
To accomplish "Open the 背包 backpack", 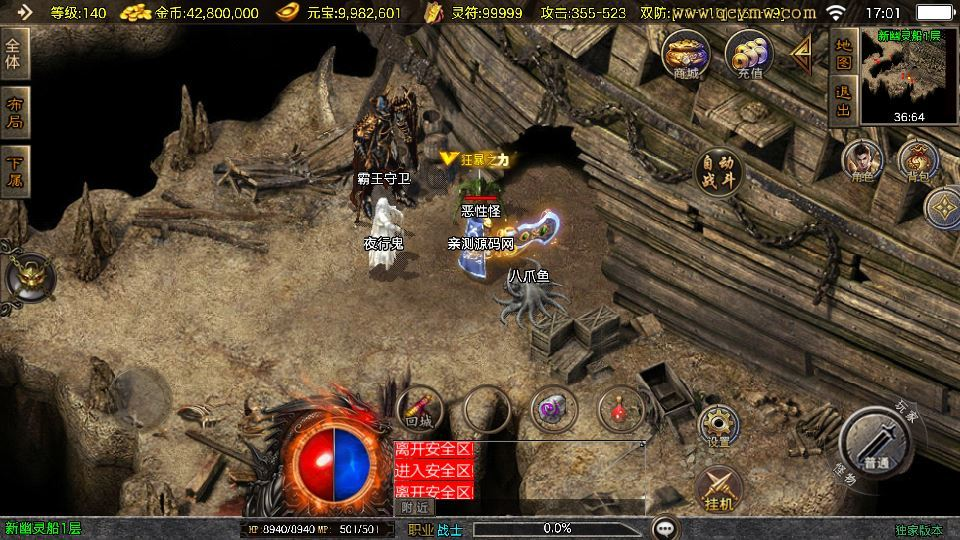I will click(x=917, y=162).
